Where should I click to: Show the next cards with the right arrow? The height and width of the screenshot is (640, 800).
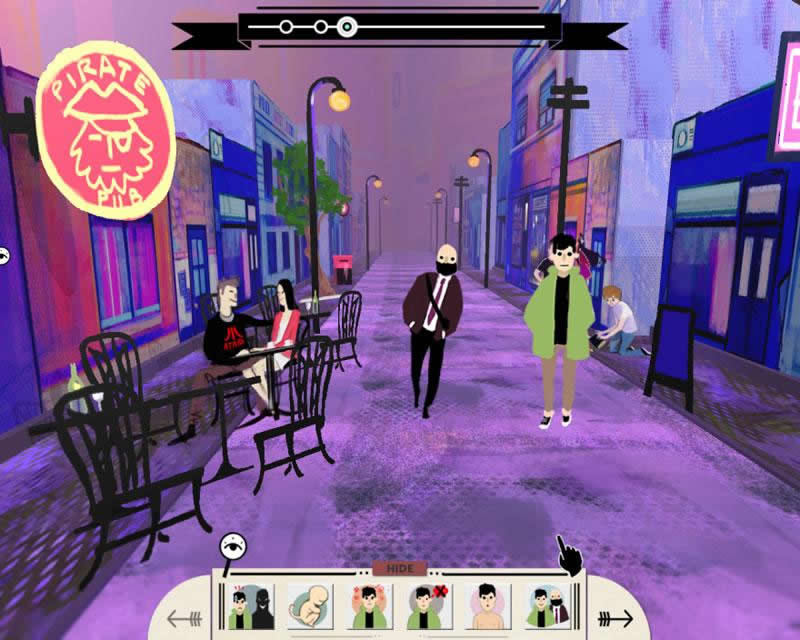pos(613,618)
